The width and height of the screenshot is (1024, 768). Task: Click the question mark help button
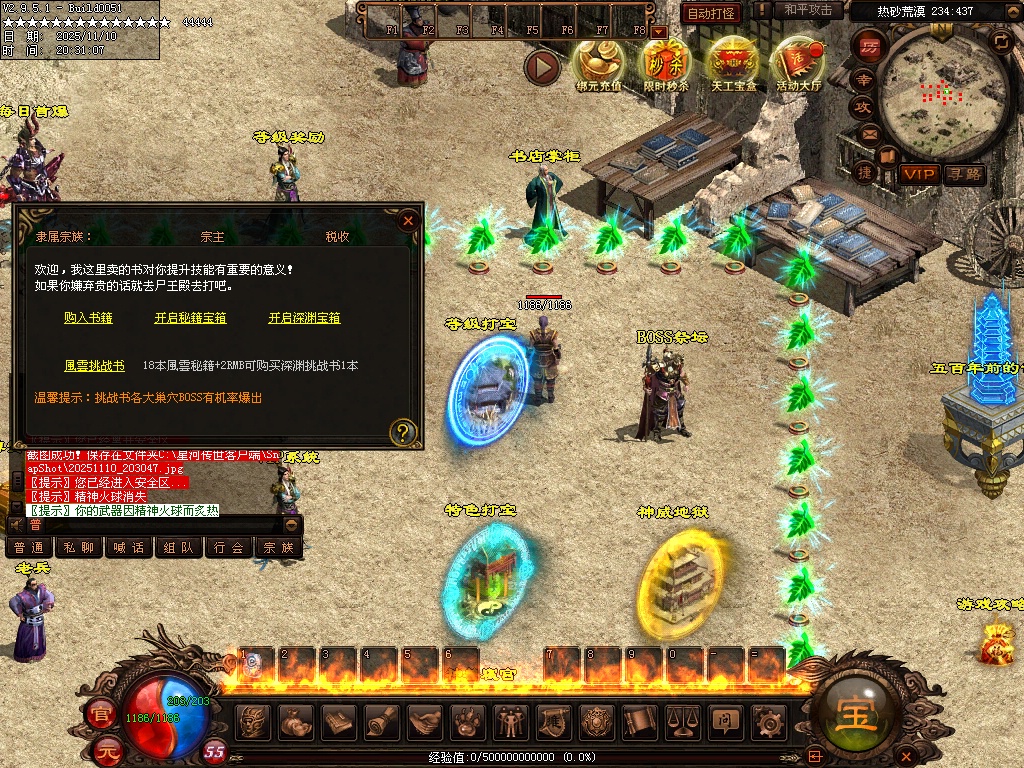(x=403, y=432)
